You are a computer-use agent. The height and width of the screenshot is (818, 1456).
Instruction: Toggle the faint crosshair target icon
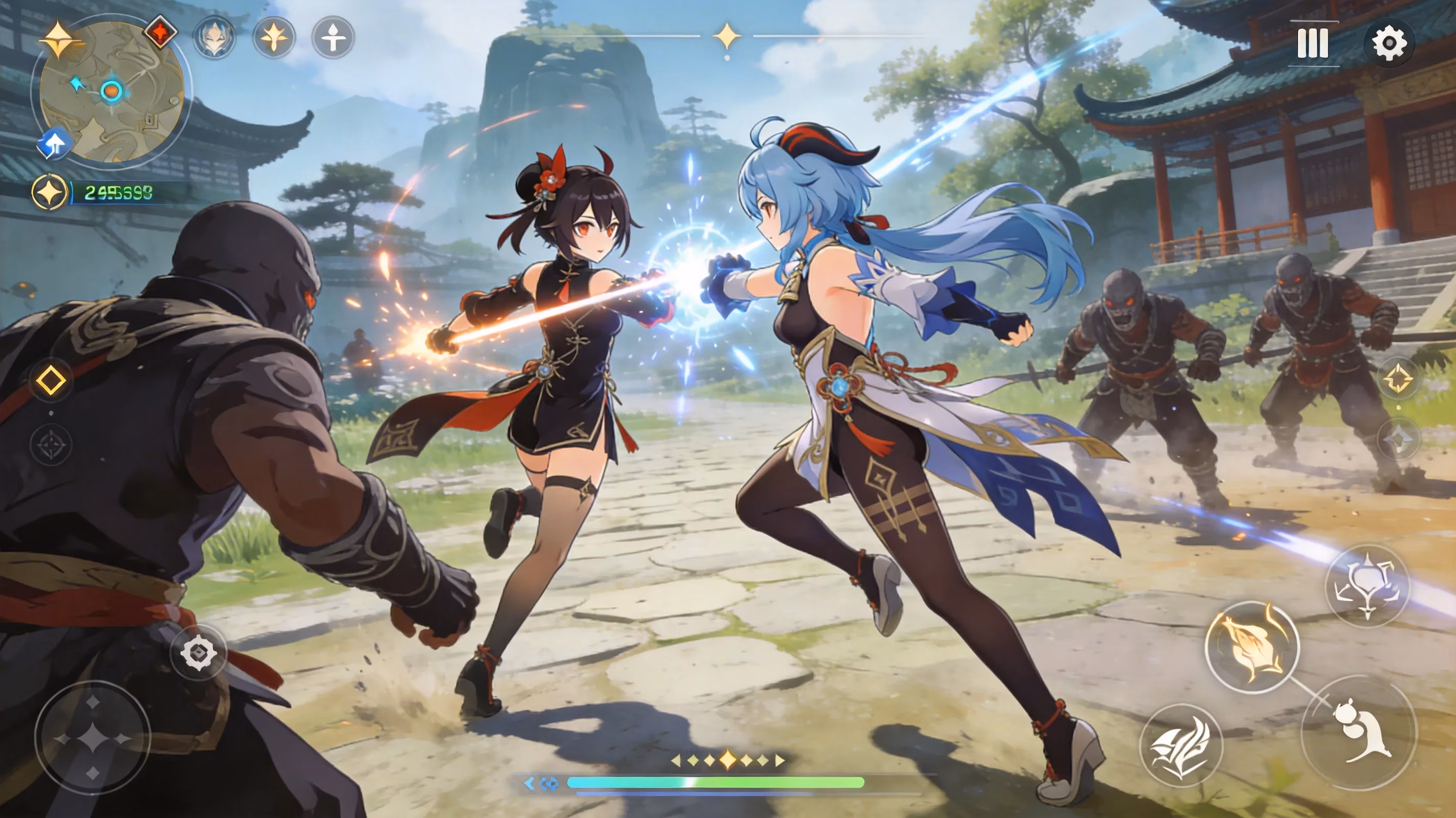[51, 445]
